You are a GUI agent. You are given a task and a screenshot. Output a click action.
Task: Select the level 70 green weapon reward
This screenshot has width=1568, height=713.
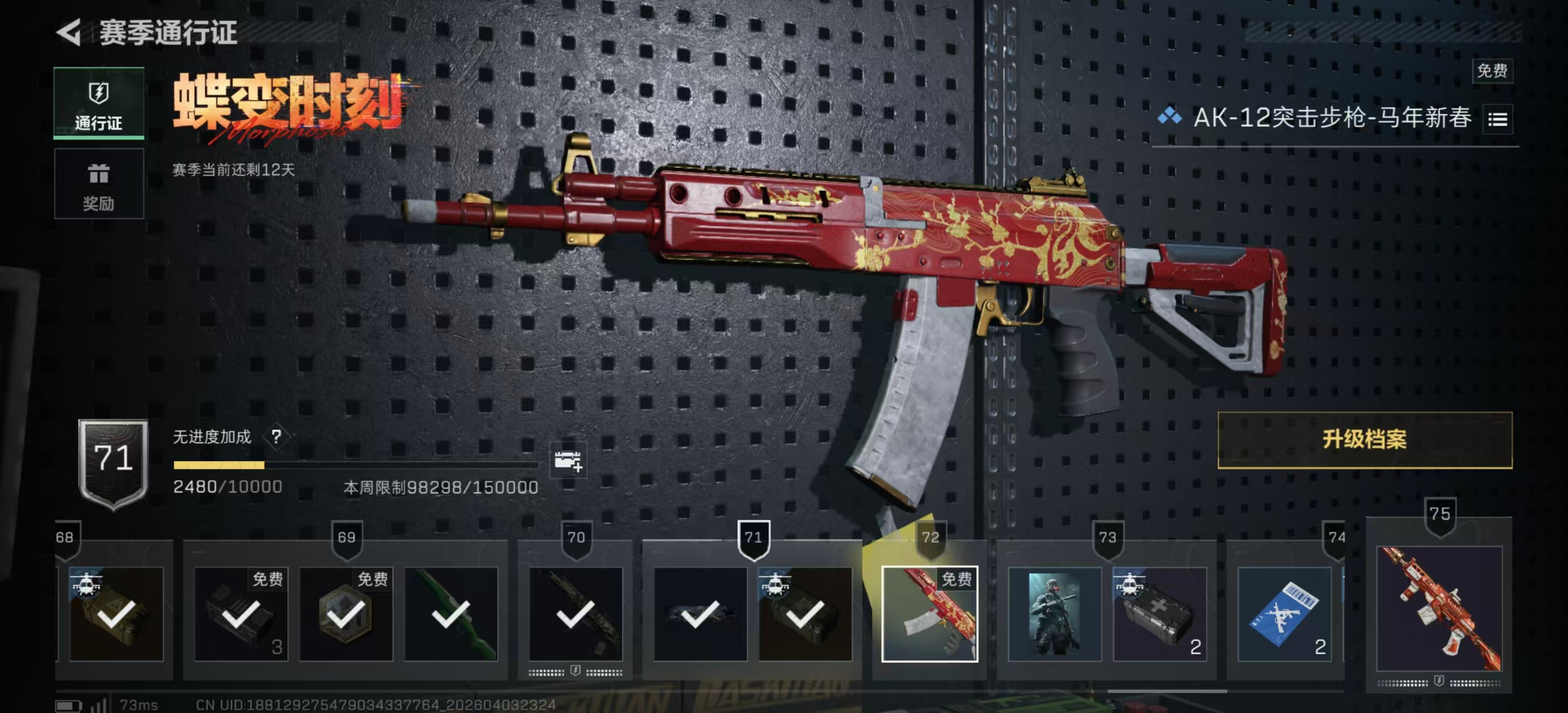tap(451, 614)
